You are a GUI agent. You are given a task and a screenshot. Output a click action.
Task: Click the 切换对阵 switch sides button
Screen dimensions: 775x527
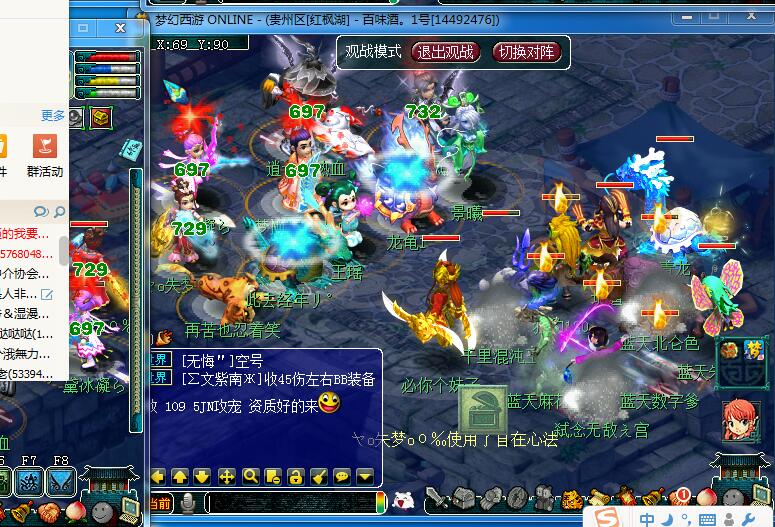point(528,52)
